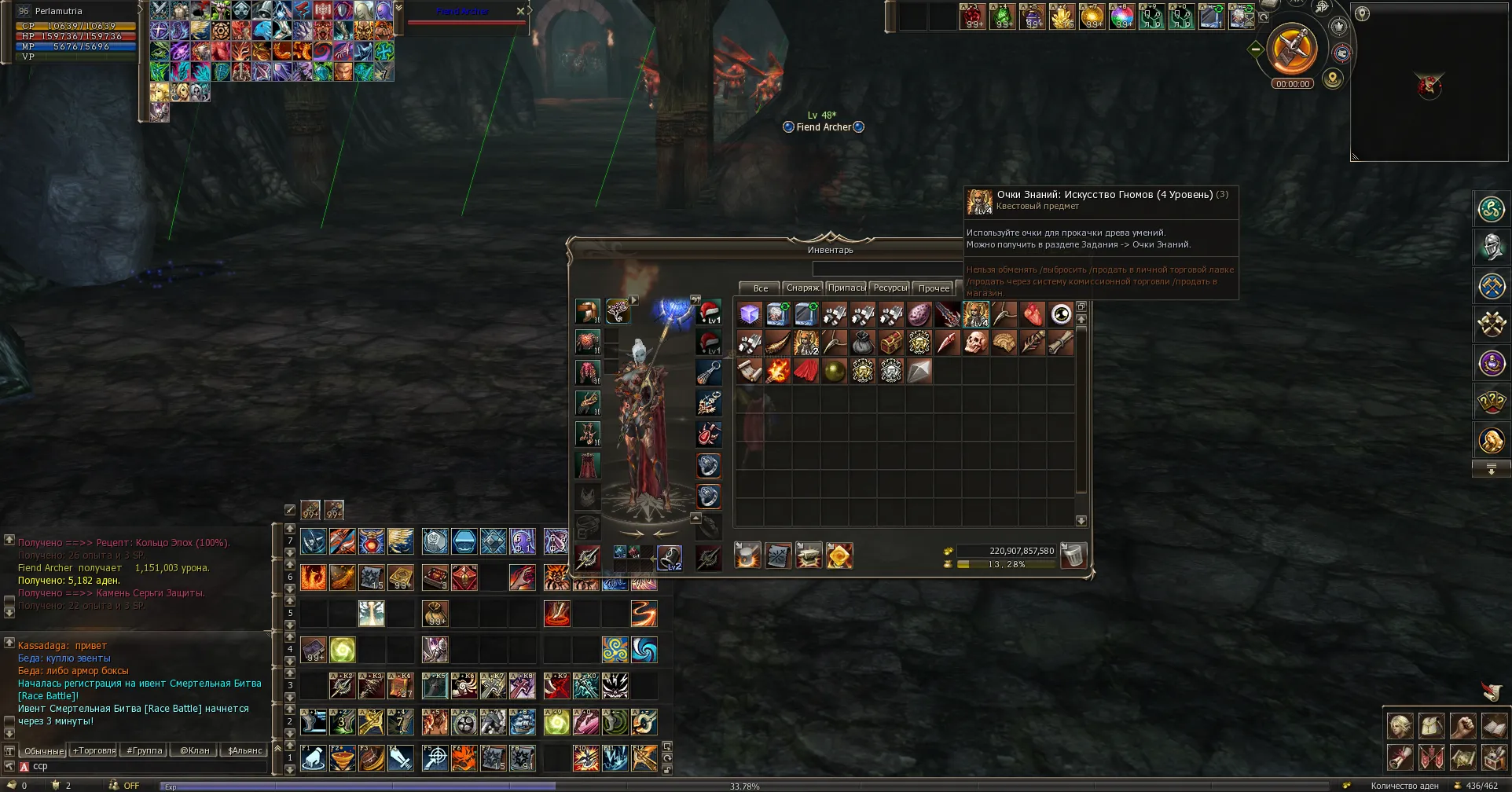Show the Ресурсы inventory tab
The image size is (1512, 792).
(x=890, y=288)
